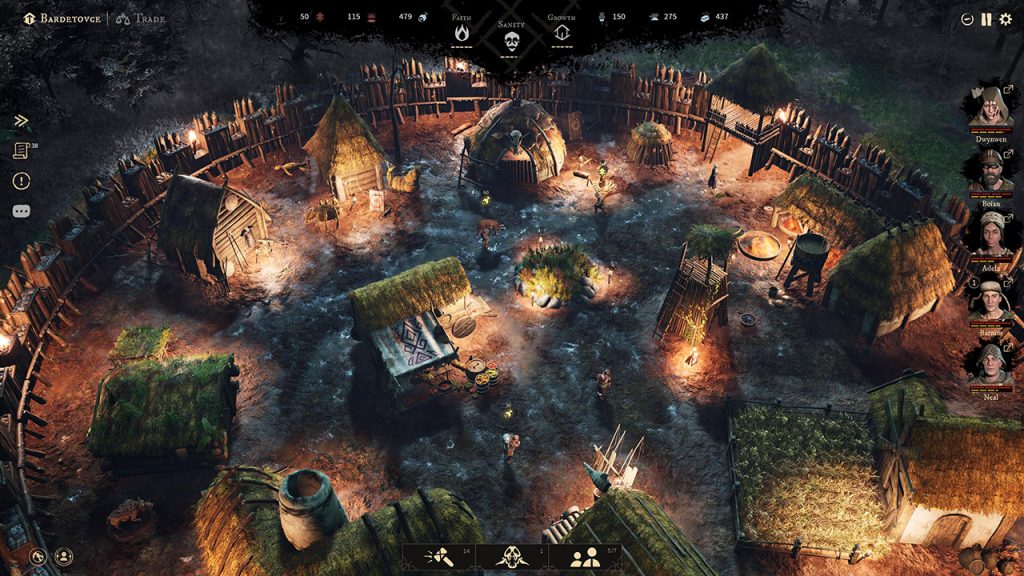Switch to the Trade tab

coord(139,18)
